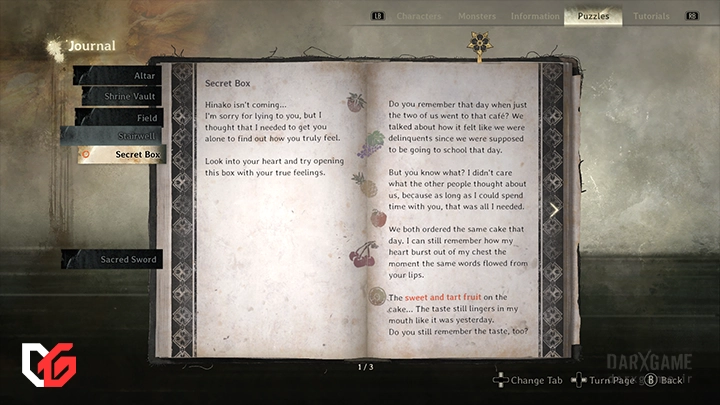Switch to the Tutorials tab
This screenshot has height=405, width=720.
(x=651, y=16)
